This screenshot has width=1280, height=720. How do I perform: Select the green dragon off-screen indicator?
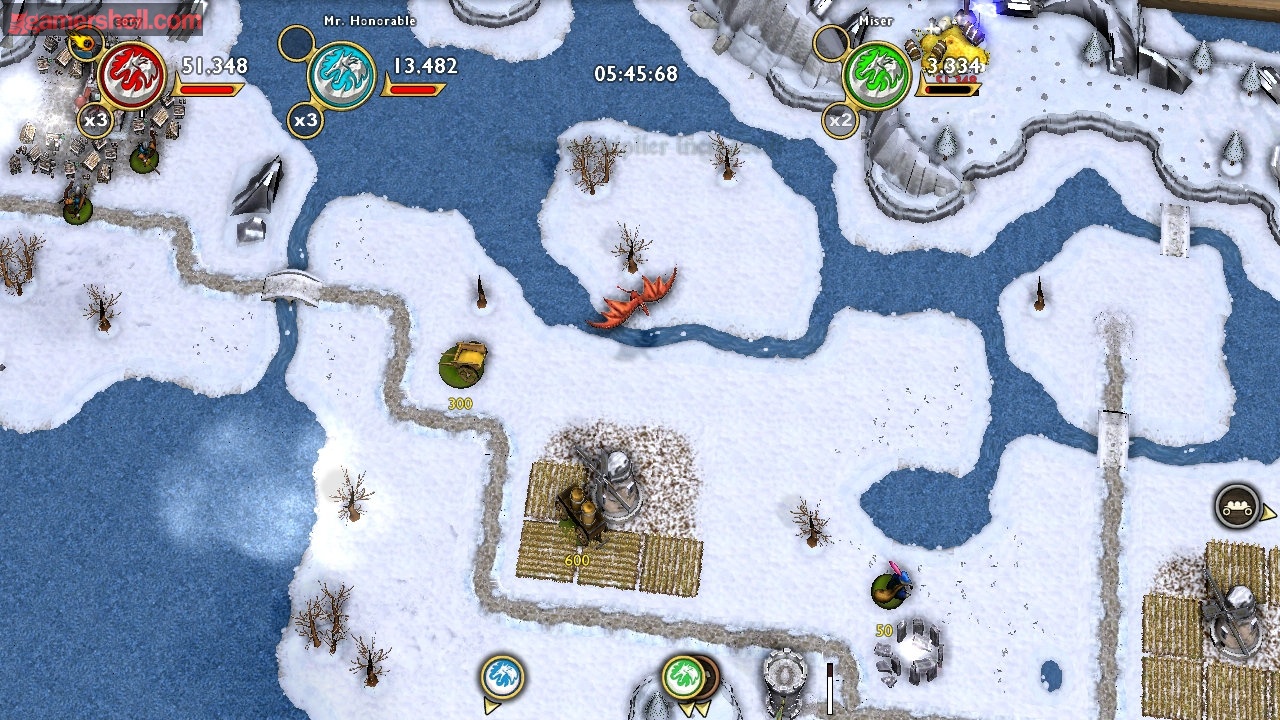tap(682, 677)
